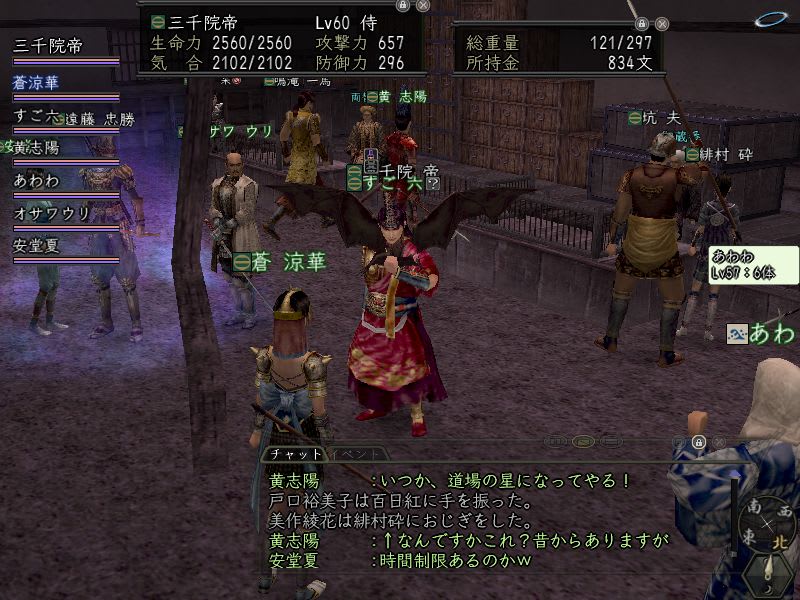Select party member 安堂夏 in party list
Viewport: 800px width, 600px height.
pos(38,245)
